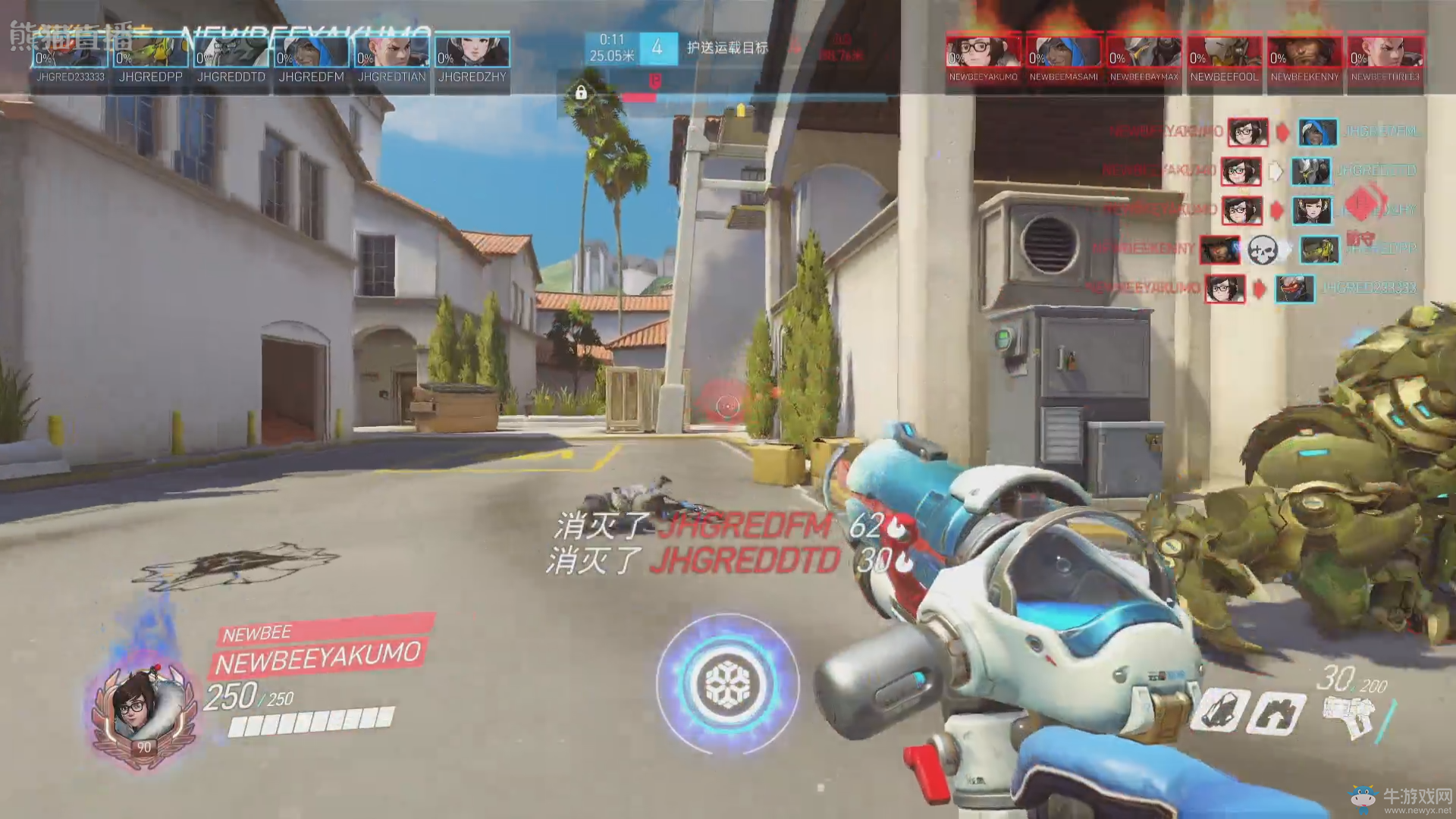Switch view to JHGREDZHY's portrait
The width and height of the screenshot is (1456, 819).
472,52
